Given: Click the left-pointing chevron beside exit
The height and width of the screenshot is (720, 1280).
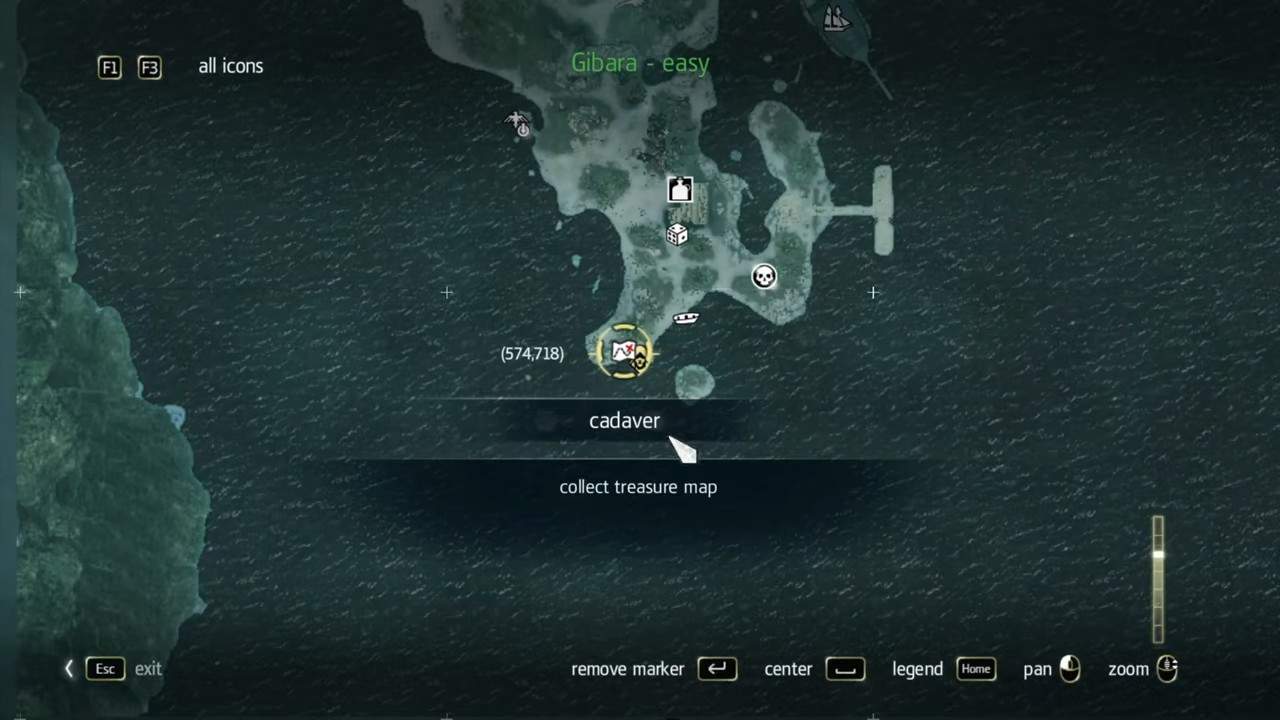Looking at the screenshot, I should (68, 668).
